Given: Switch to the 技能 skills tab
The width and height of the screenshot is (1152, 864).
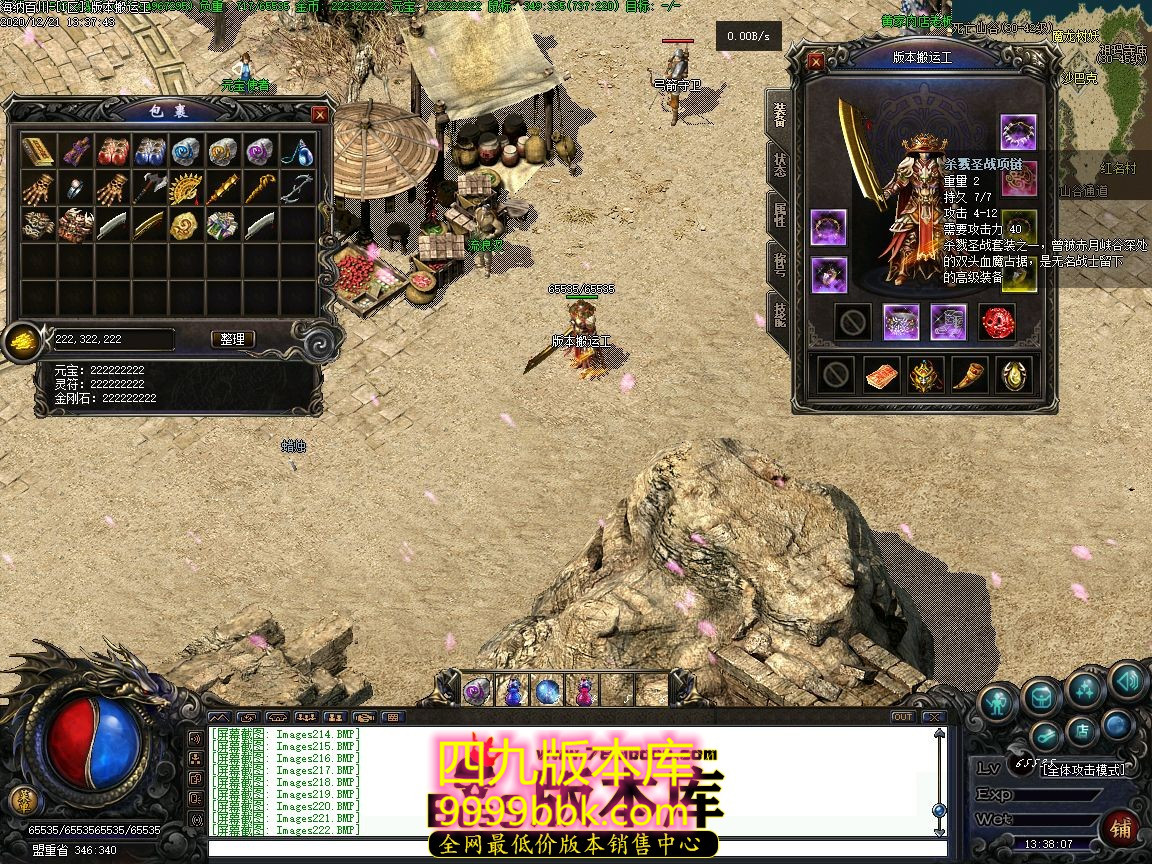Looking at the screenshot, I should coord(779,316).
